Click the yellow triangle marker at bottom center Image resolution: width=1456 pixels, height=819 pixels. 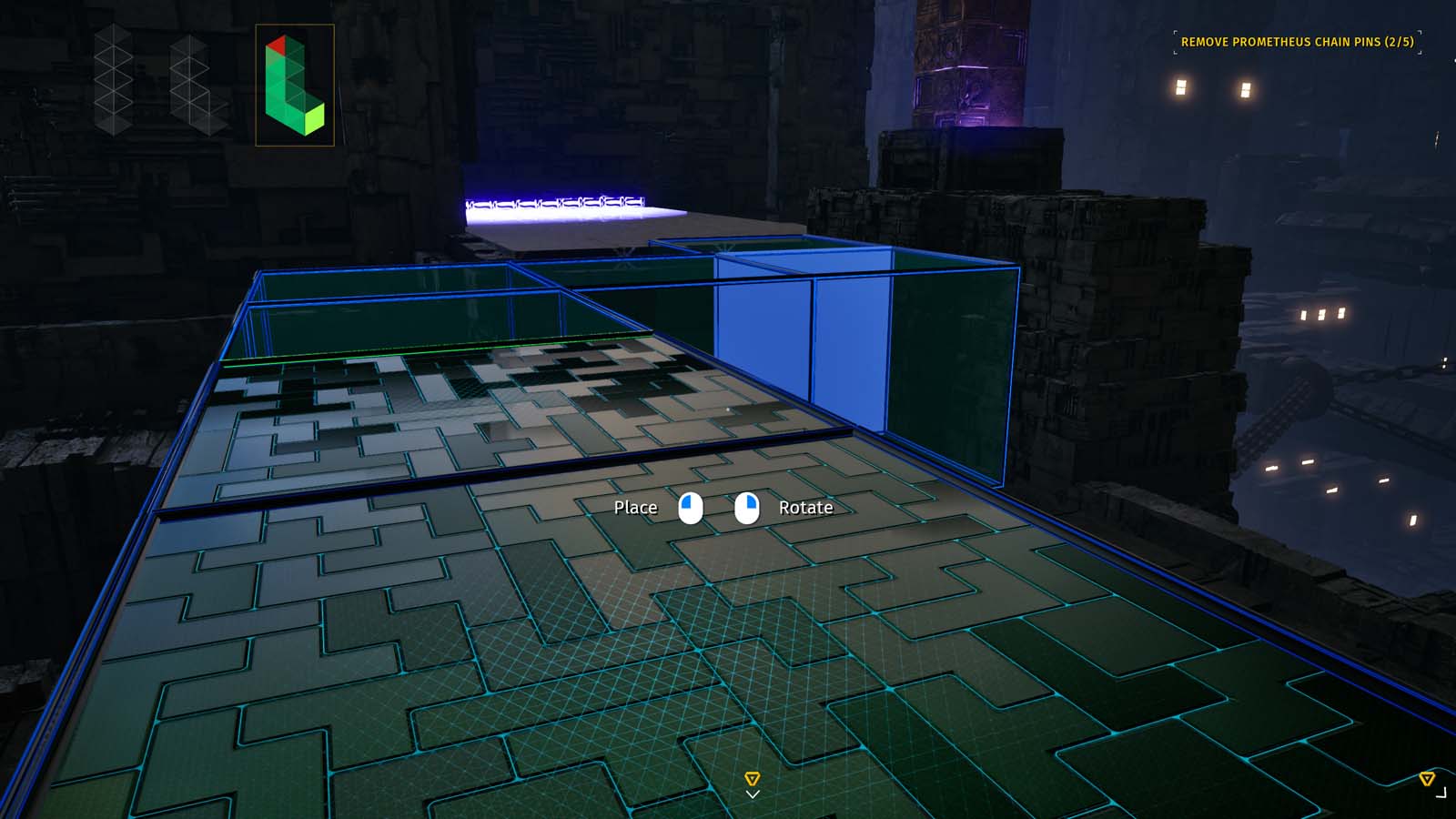(x=752, y=779)
